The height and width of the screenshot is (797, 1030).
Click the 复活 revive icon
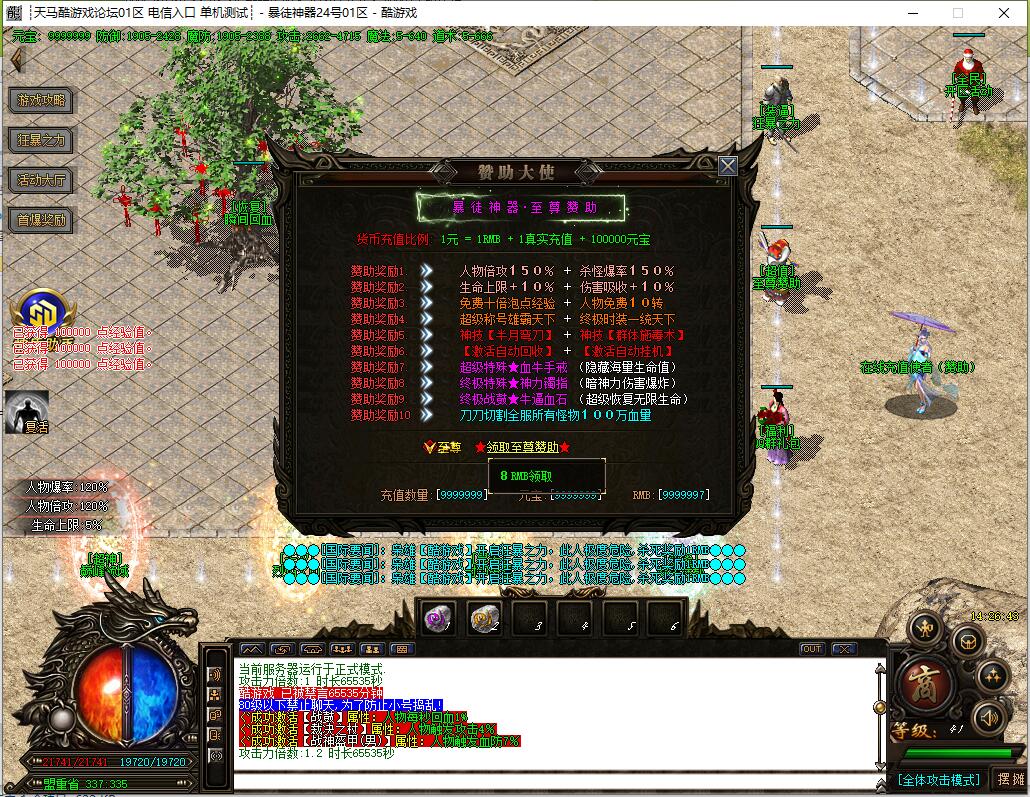[27, 411]
